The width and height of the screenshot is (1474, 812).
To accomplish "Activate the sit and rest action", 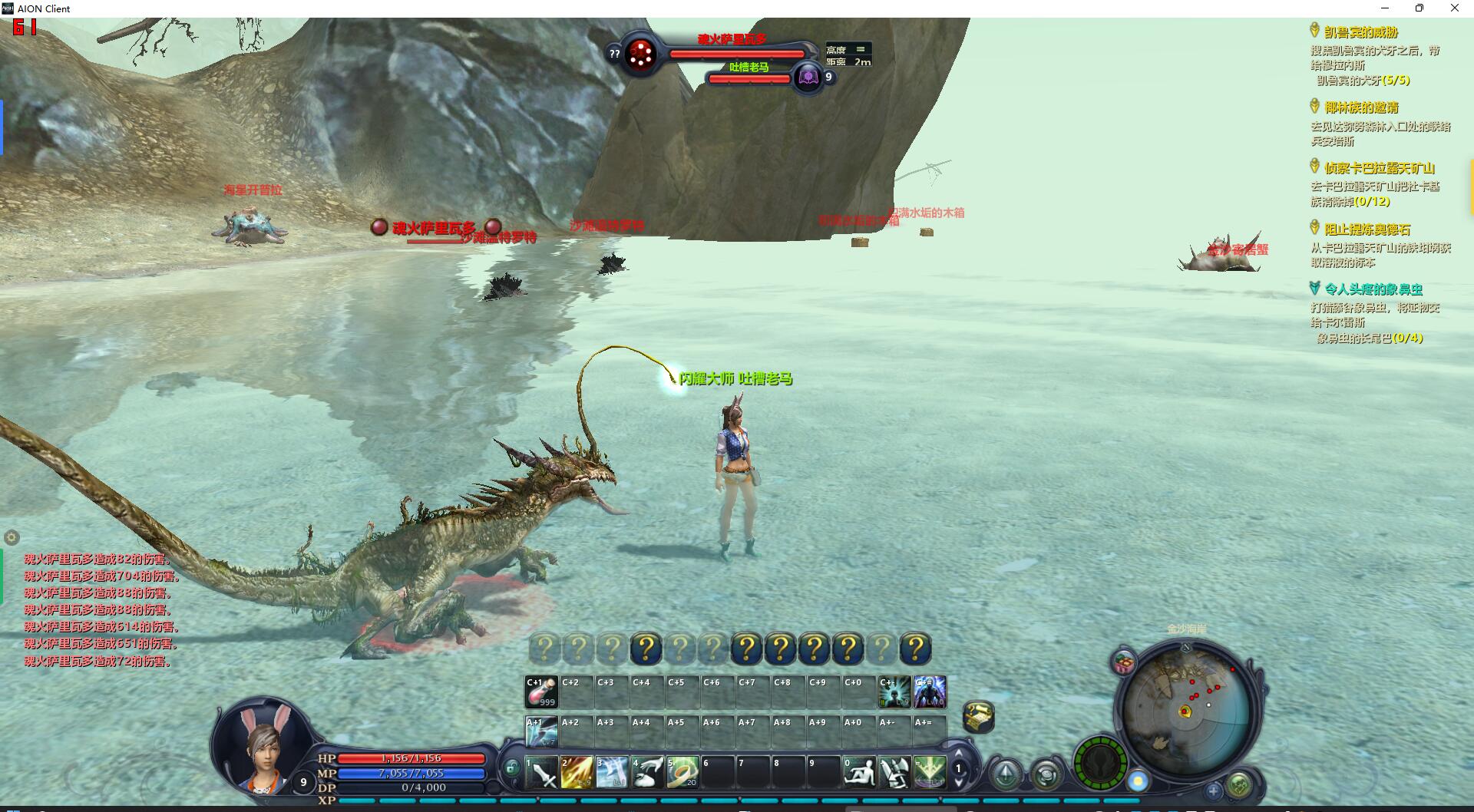I will point(859,773).
